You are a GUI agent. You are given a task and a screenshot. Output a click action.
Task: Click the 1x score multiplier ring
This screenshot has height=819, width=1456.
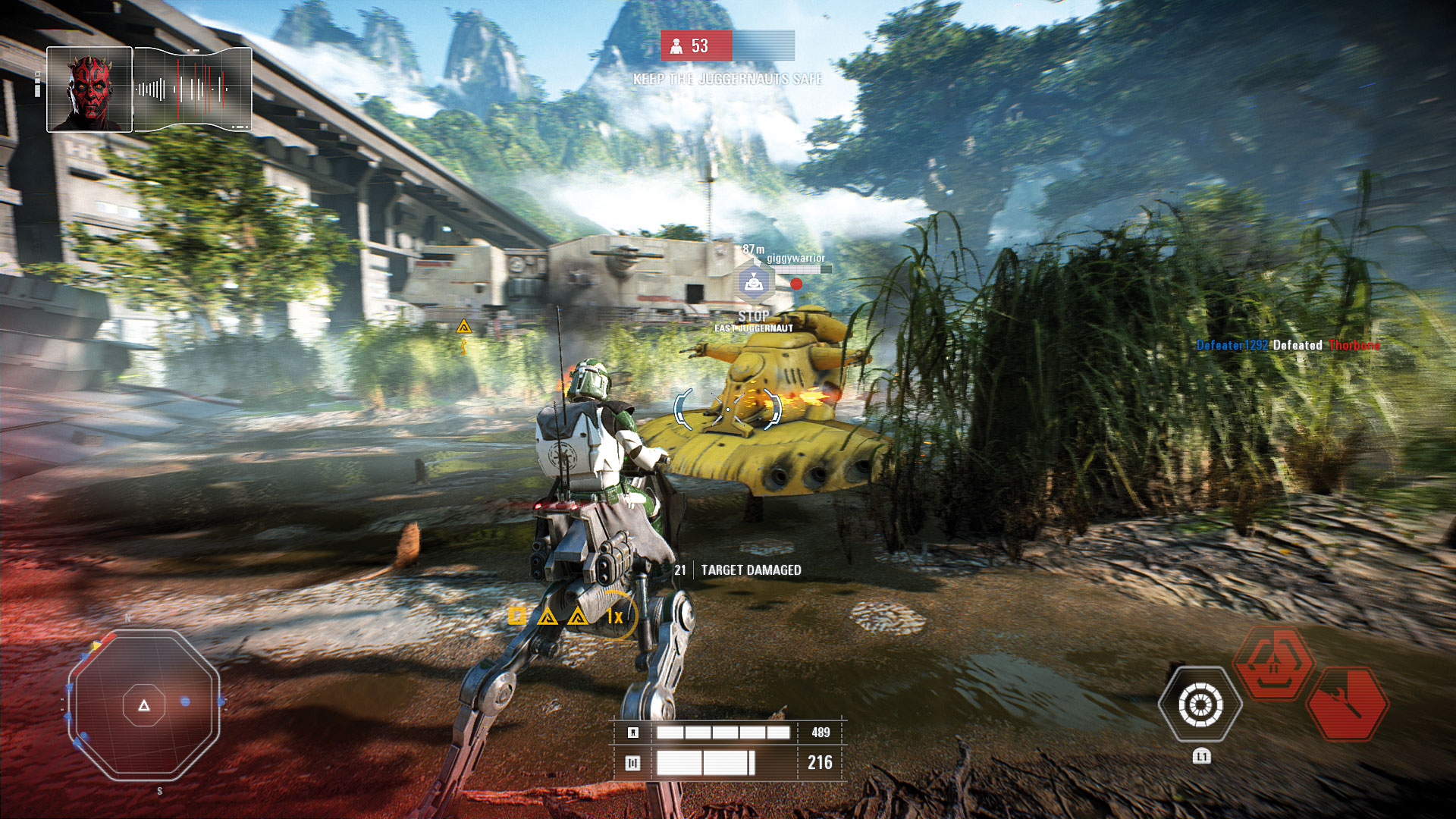click(615, 616)
